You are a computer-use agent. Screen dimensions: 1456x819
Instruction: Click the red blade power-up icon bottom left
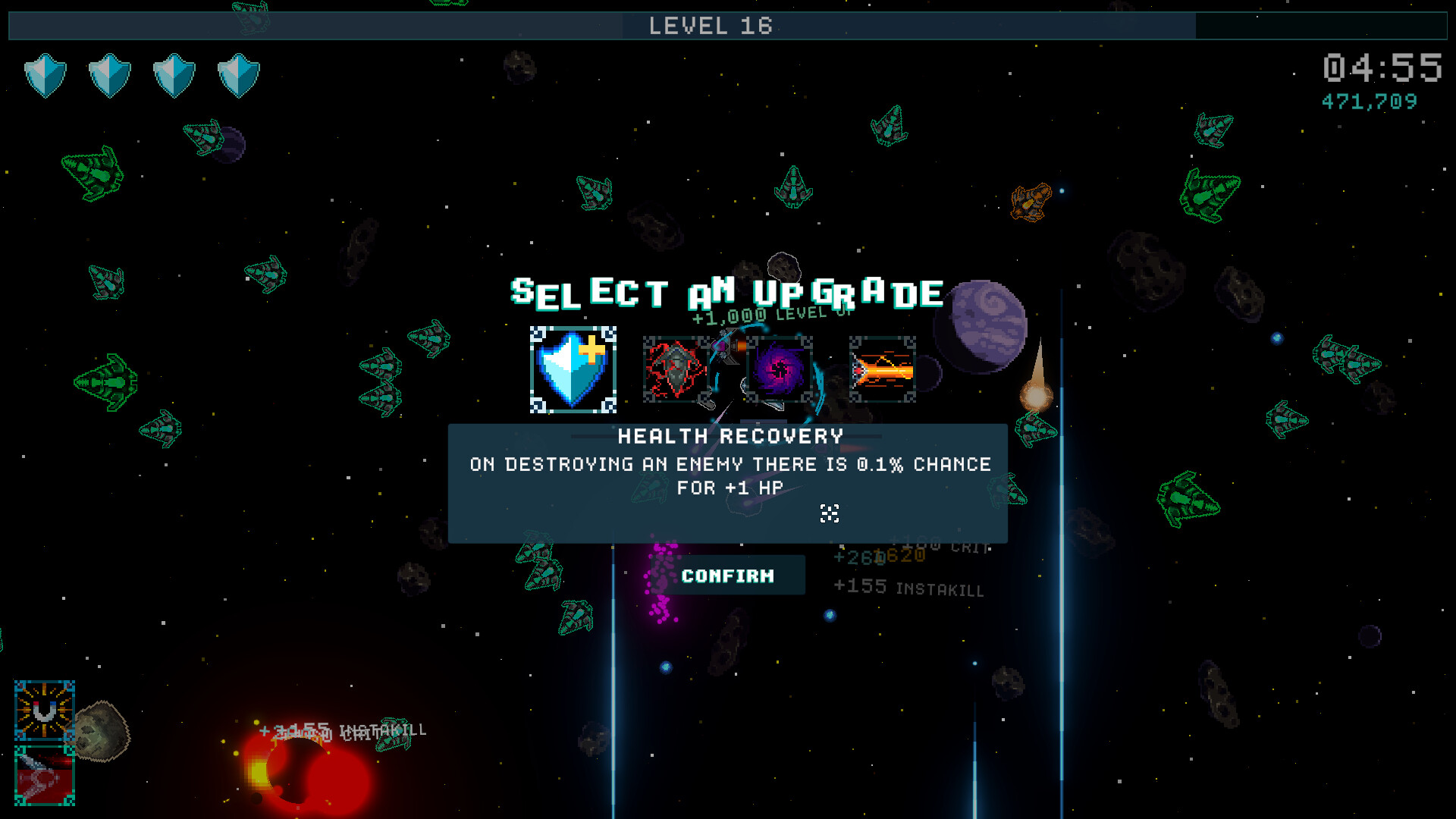pyautogui.click(x=43, y=775)
